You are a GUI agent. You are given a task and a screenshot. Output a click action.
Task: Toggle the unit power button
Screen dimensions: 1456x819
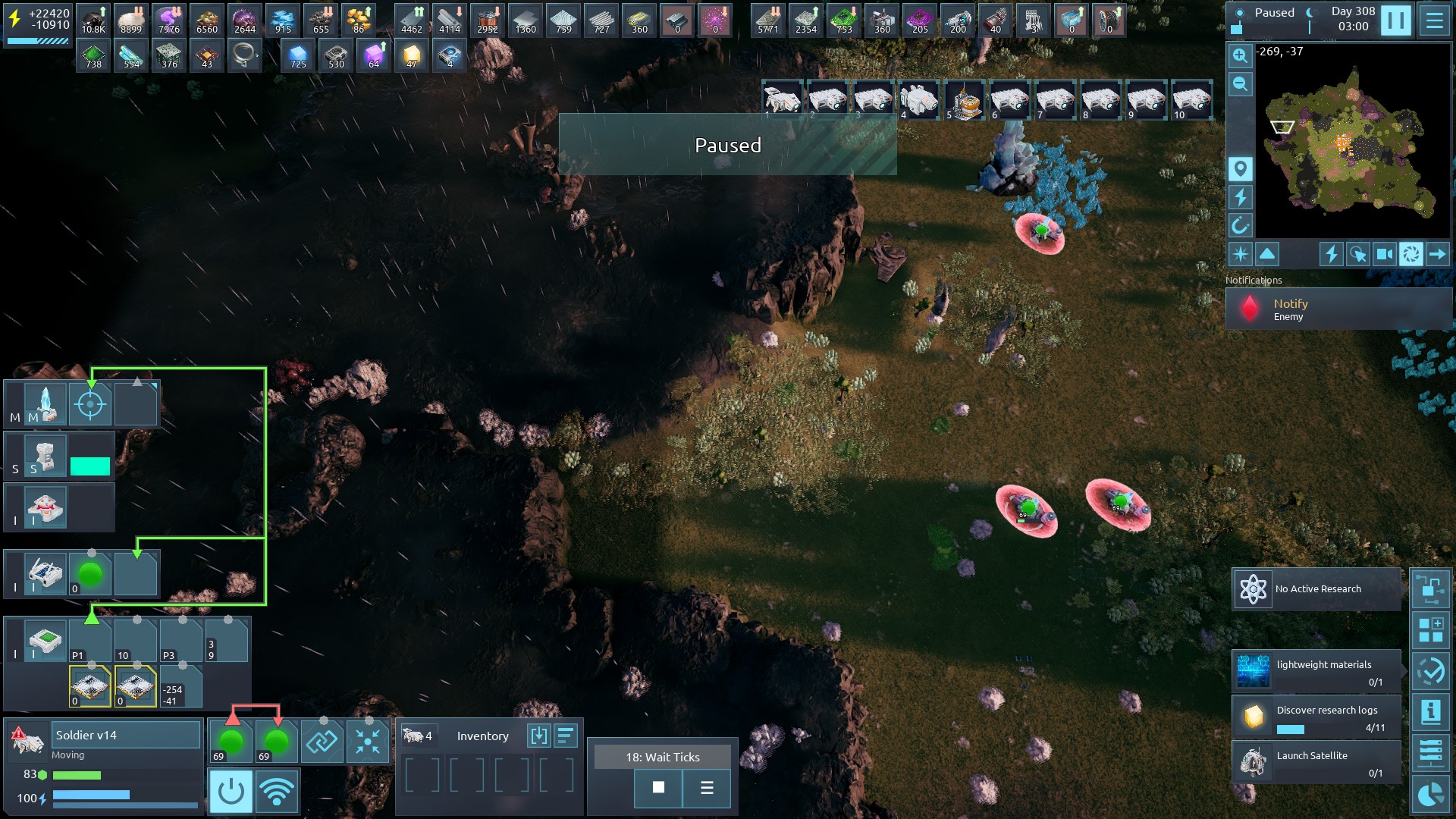point(231,792)
